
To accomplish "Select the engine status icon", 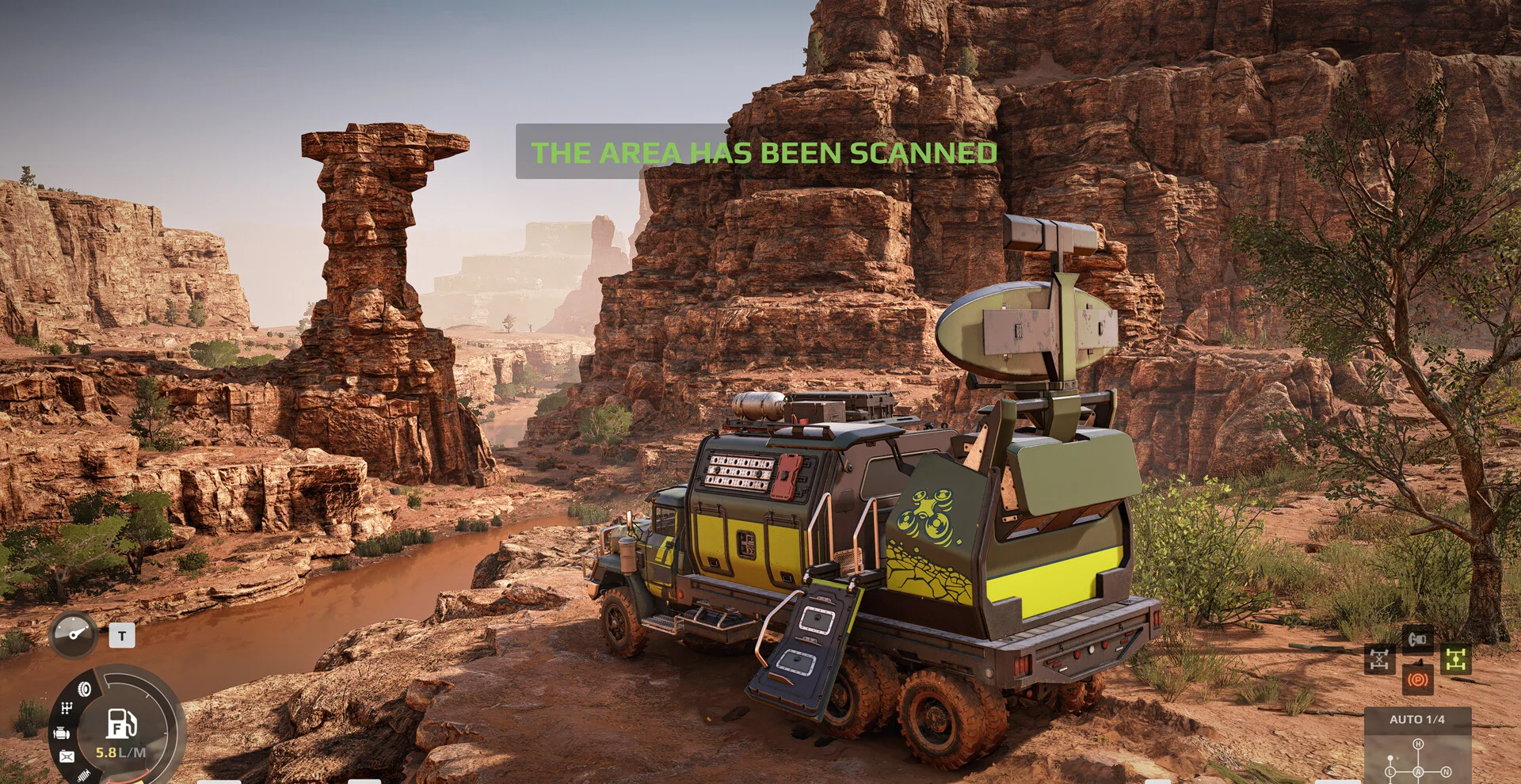I will 62,733.
